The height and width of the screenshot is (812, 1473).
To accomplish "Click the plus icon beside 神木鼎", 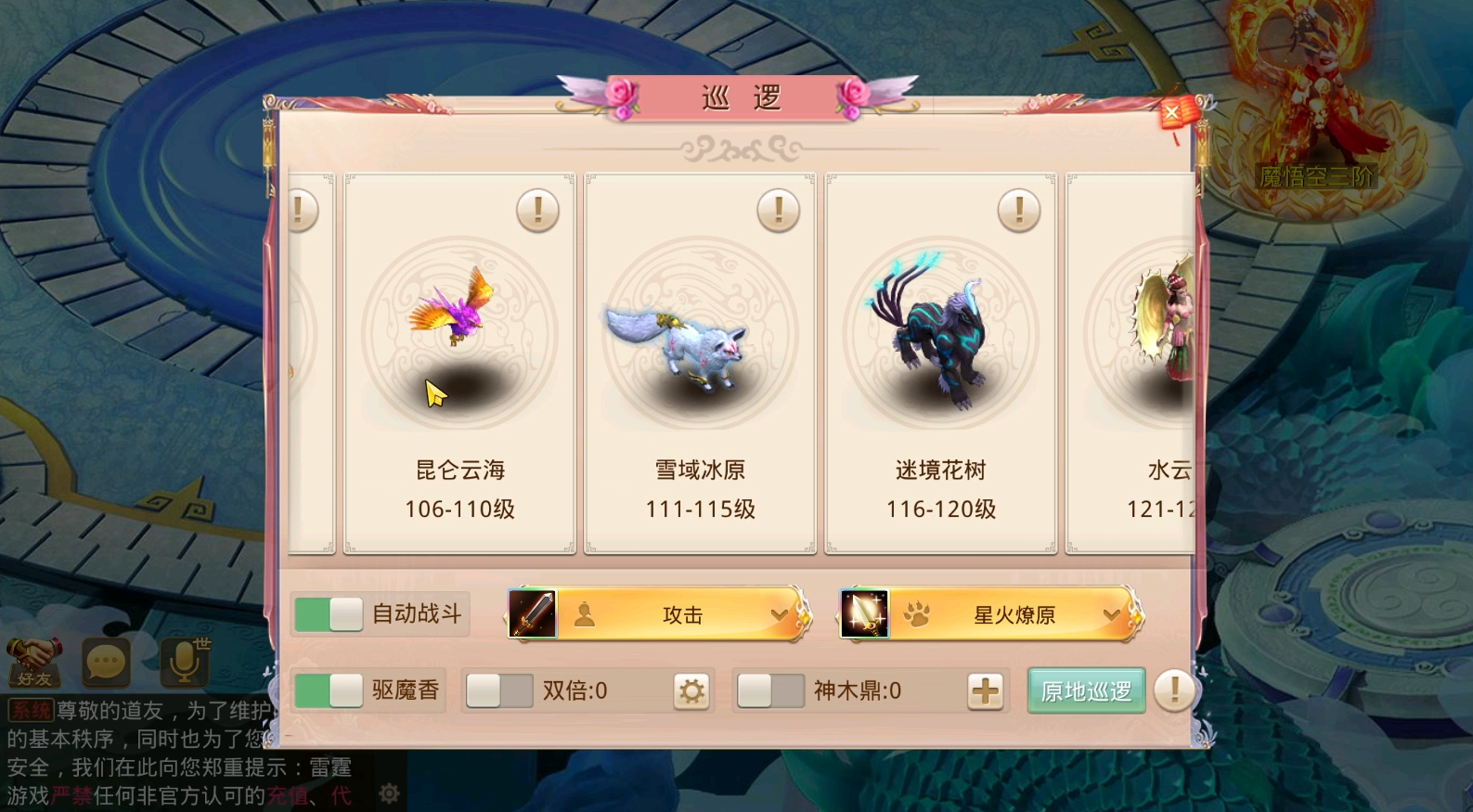I will pyautogui.click(x=986, y=690).
